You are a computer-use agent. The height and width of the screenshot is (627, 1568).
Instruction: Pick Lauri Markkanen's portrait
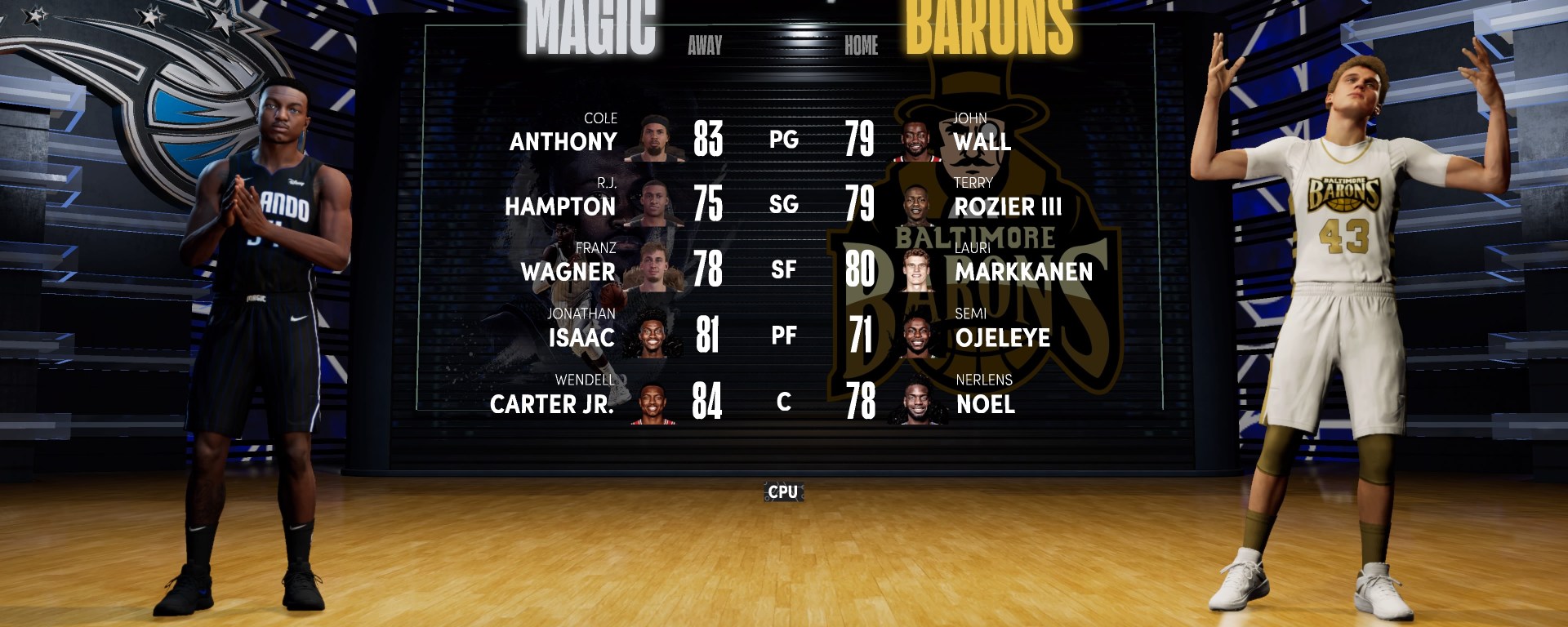918,270
